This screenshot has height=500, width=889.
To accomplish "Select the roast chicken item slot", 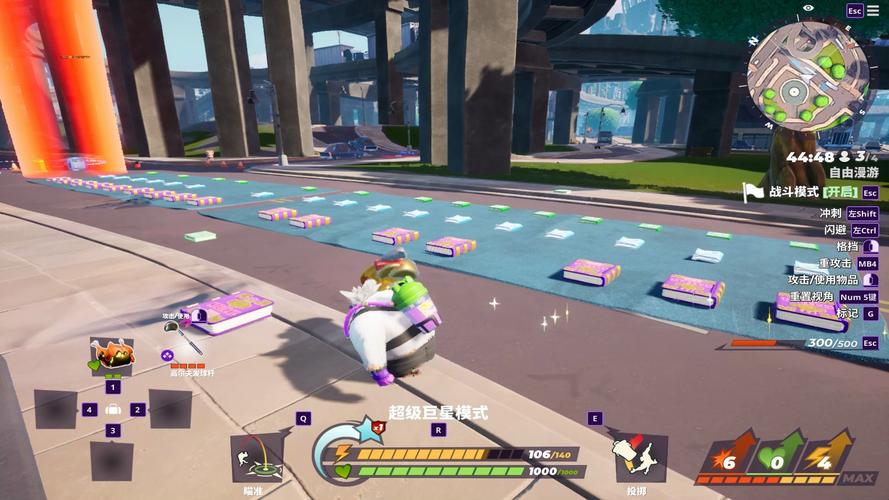I will (x=110, y=356).
